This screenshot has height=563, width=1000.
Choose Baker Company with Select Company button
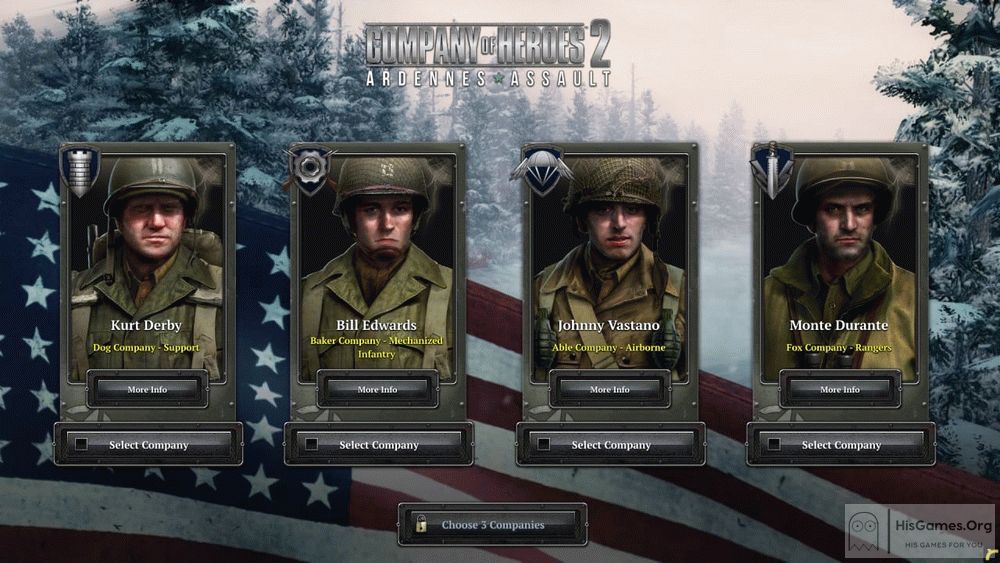click(378, 445)
